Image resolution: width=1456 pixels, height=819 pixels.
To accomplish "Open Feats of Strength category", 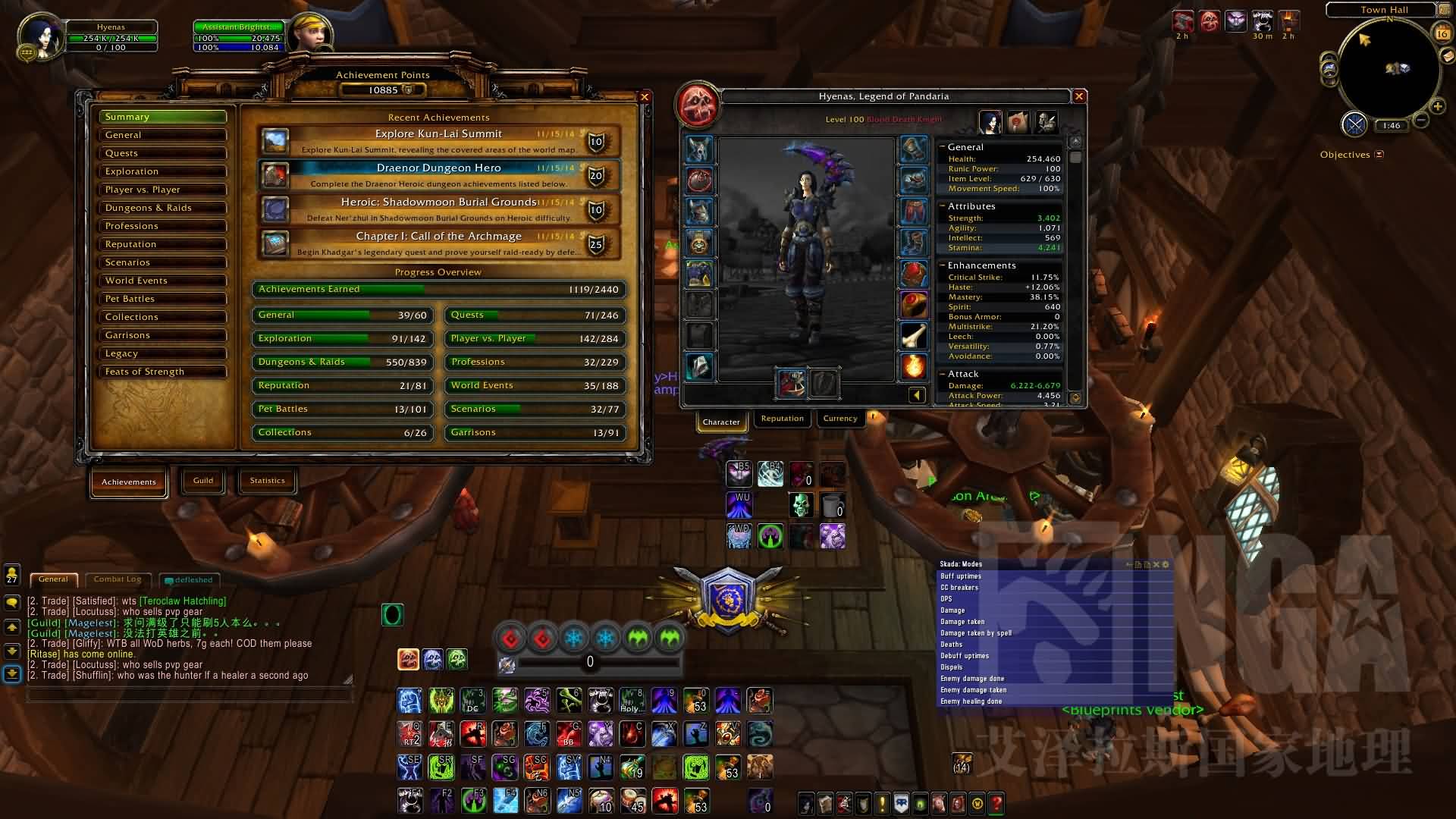I will point(162,372).
